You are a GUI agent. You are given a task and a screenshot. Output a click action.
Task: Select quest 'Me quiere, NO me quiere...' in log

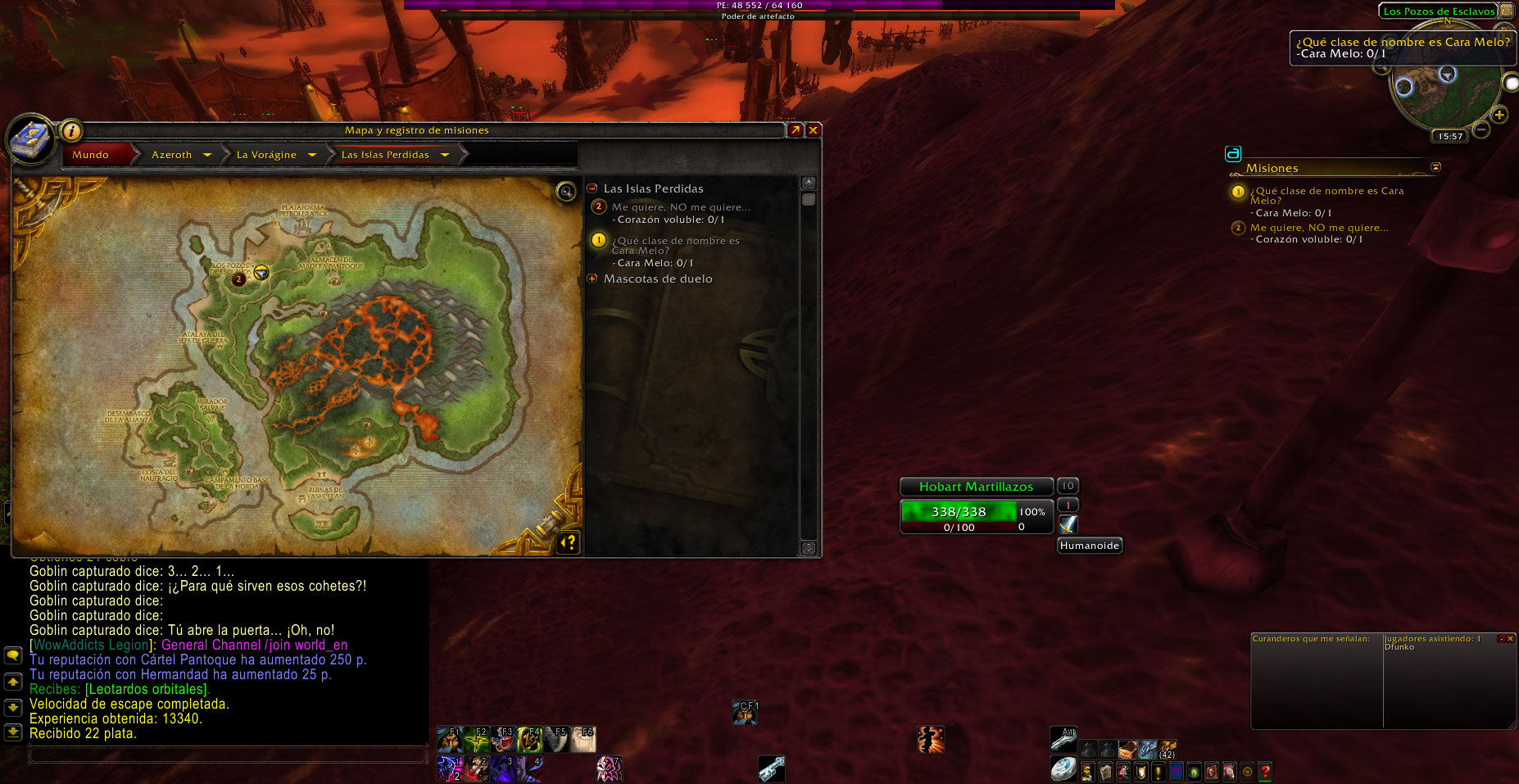click(680, 207)
